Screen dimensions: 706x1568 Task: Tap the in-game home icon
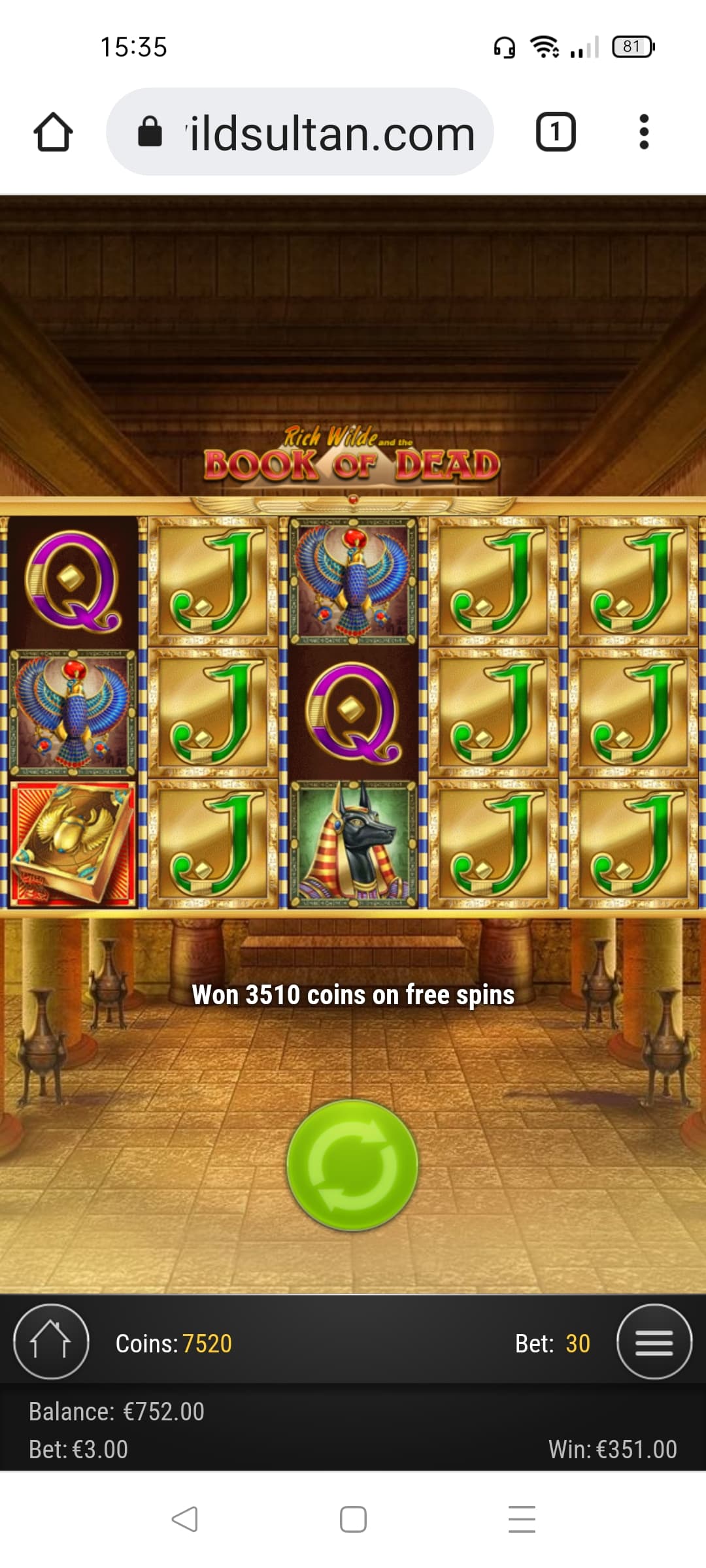[x=51, y=1342]
